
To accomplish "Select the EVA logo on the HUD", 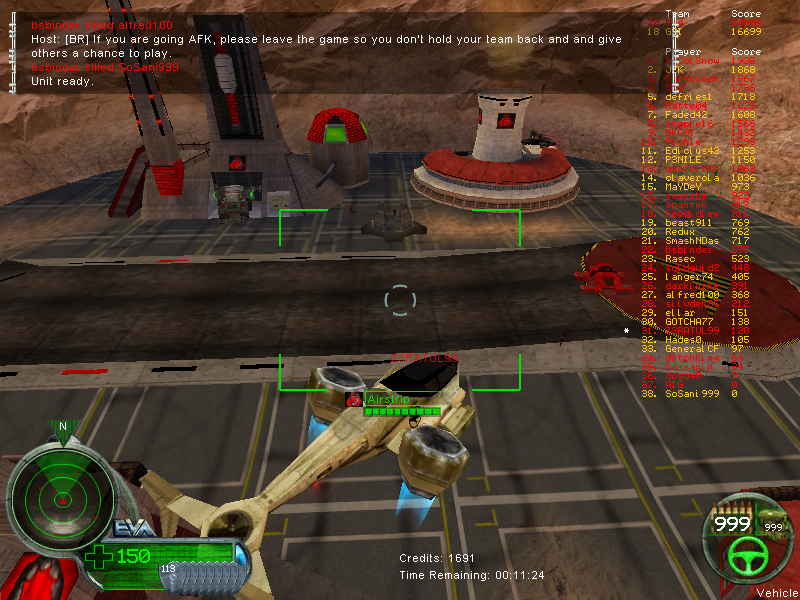I will [x=129, y=529].
